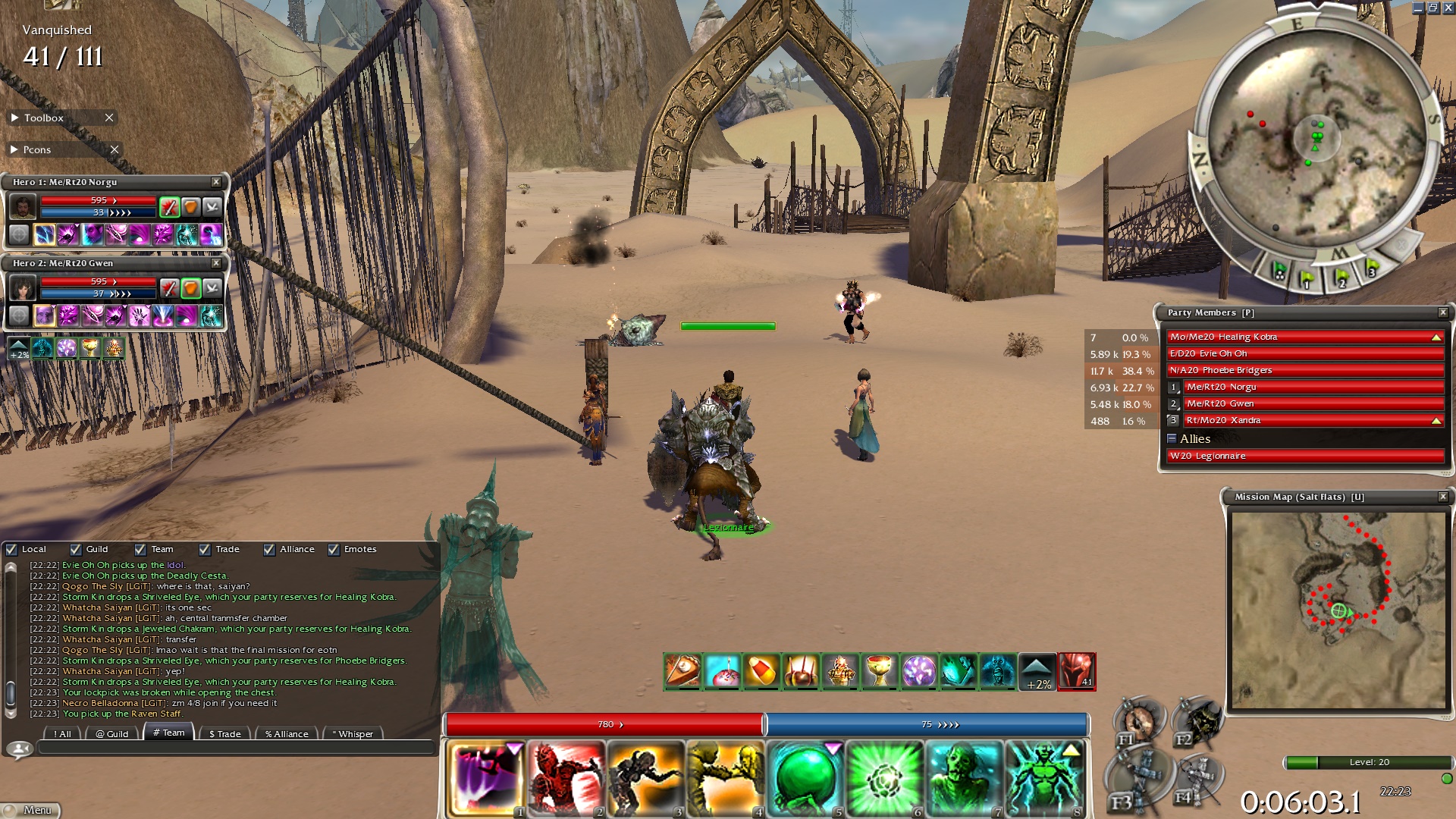Screen dimensions: 1456x819
Task: Close the Mission Map window
Action: pyautogui.click(x=1443, y=497)
